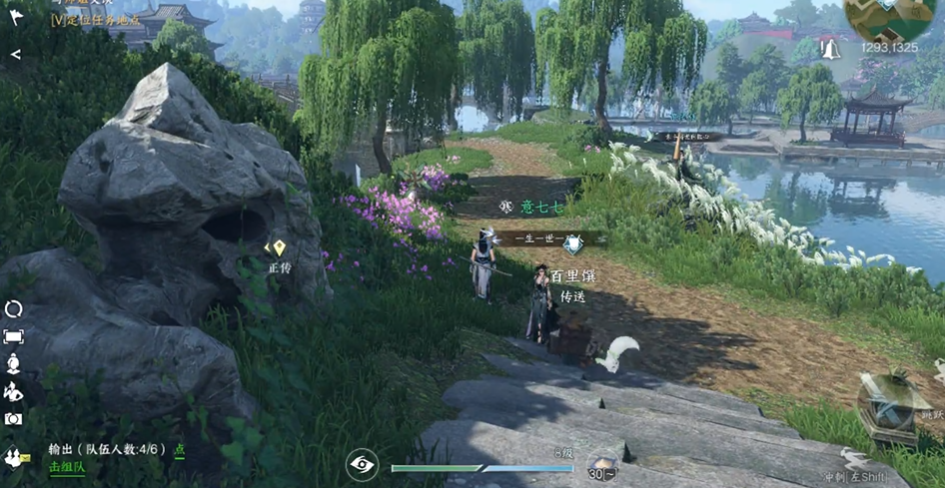The image size is (945, 488).
Task: Open the bell notification icon
Action: tap(829, 47)
